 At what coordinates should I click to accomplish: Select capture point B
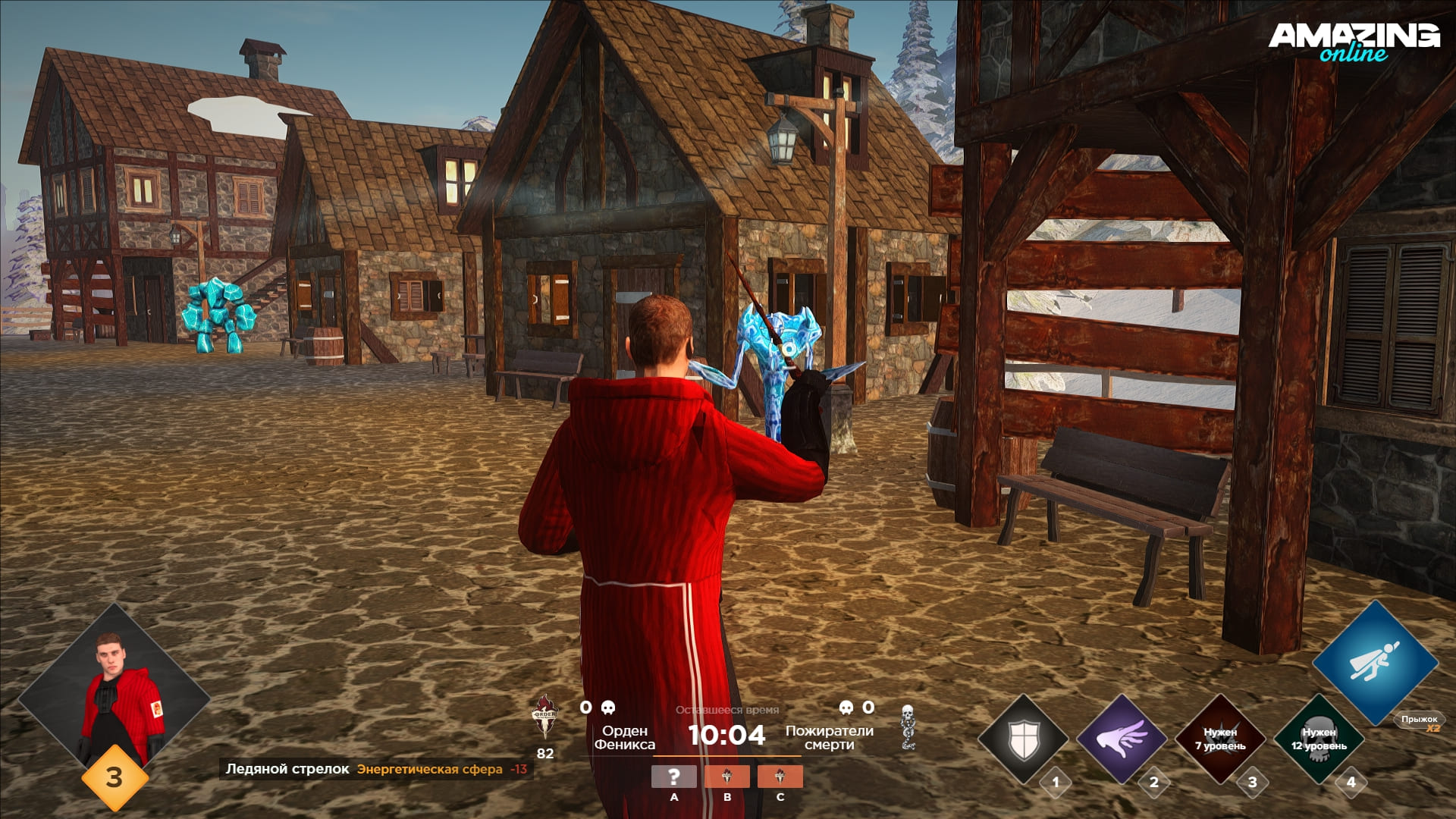point(726,777)
